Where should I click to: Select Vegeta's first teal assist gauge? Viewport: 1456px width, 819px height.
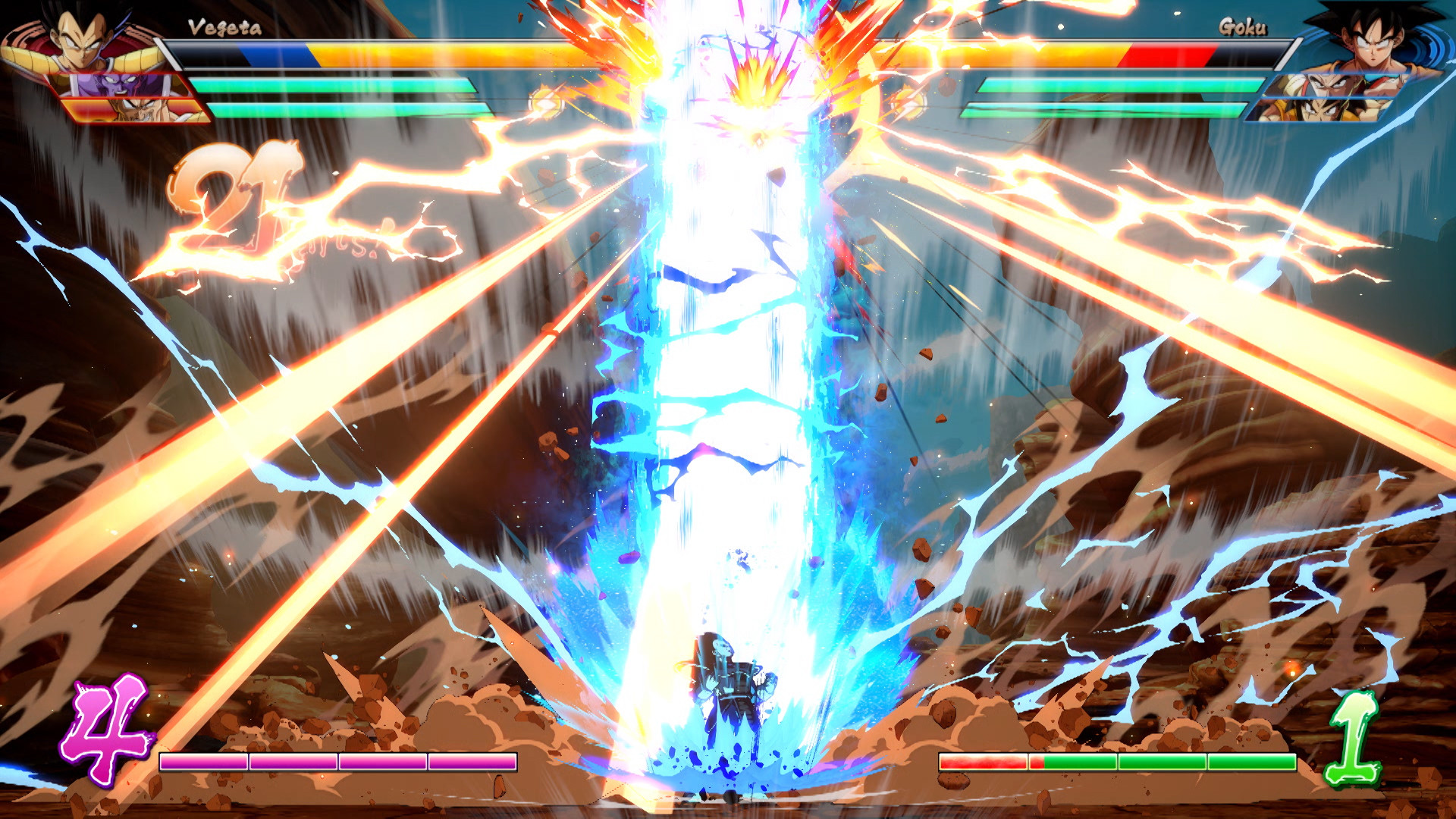[x=334, y=83]
